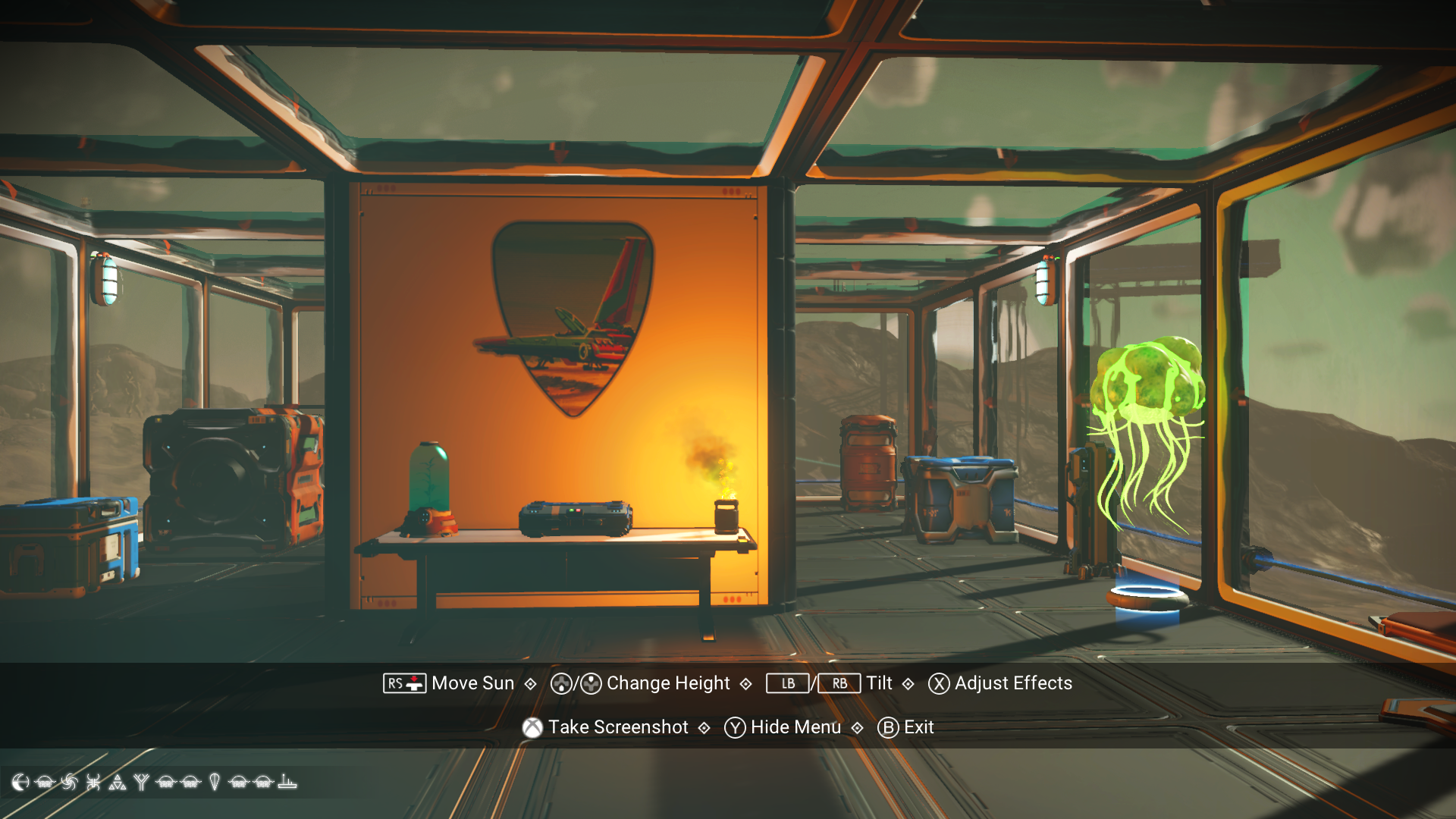Click the Xbox button icon beside Take Screenshot

pos(533,727)
